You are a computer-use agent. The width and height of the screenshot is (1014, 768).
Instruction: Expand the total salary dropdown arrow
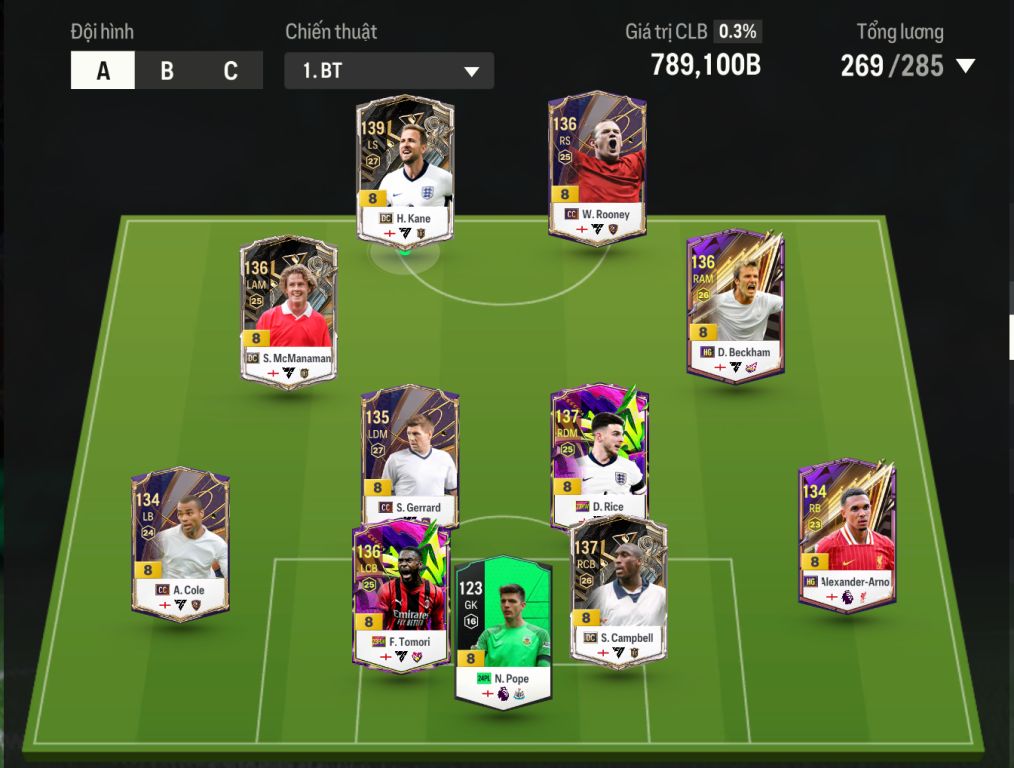(x=965, y=66)
